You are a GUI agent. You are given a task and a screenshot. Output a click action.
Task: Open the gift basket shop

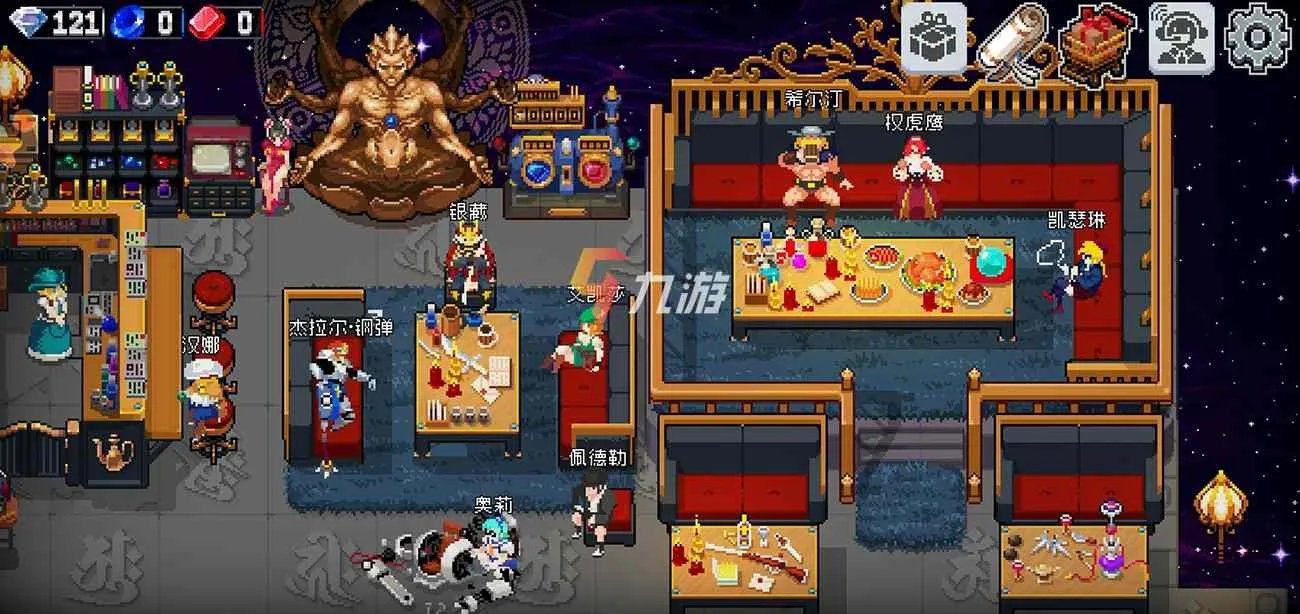point(1095,41)
